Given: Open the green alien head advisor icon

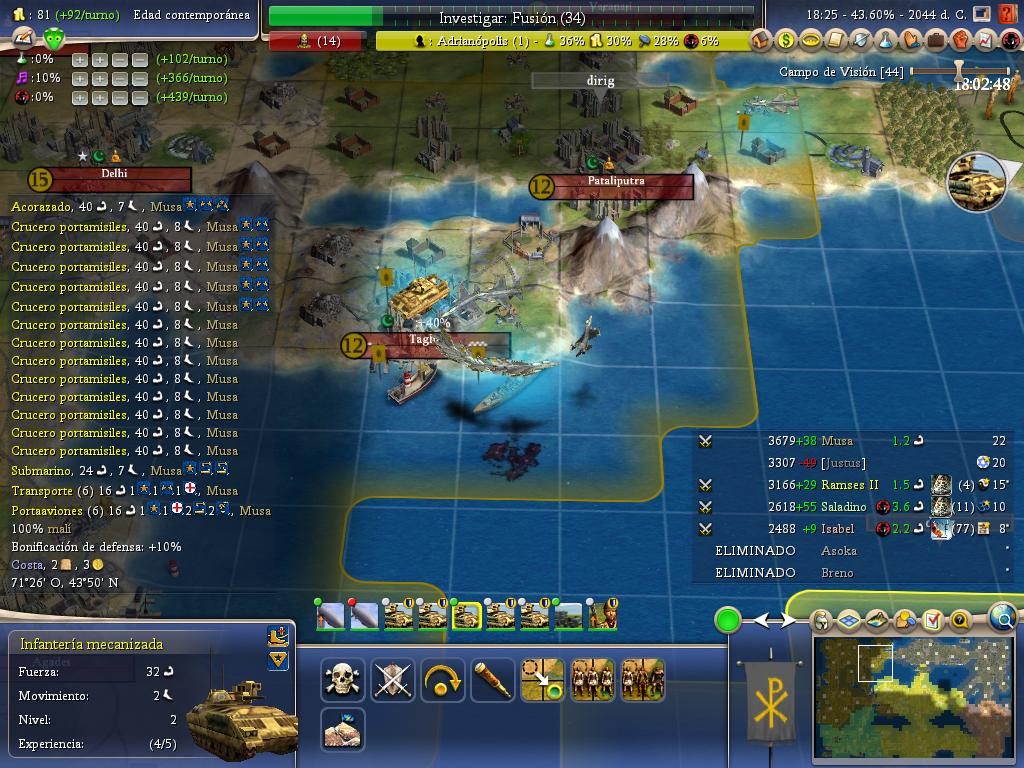Looking at the screenshot, I should click(x=54, y=39).
